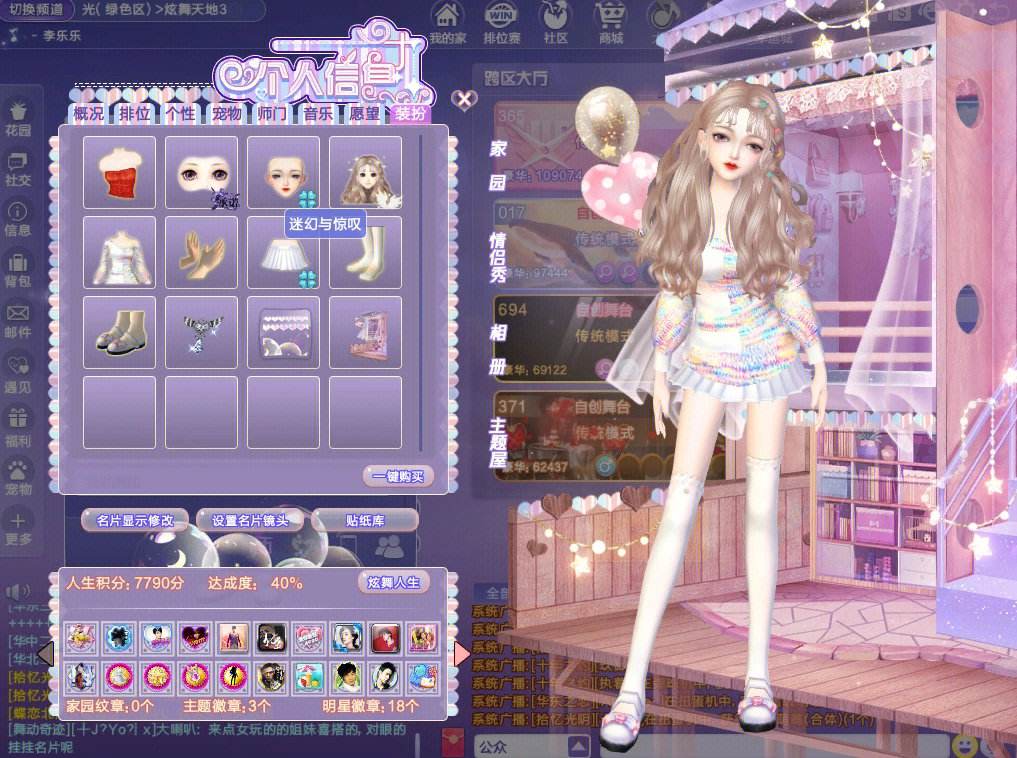Open 名片显示修改 card display settings
The image size is (1017, 758).
134,520
